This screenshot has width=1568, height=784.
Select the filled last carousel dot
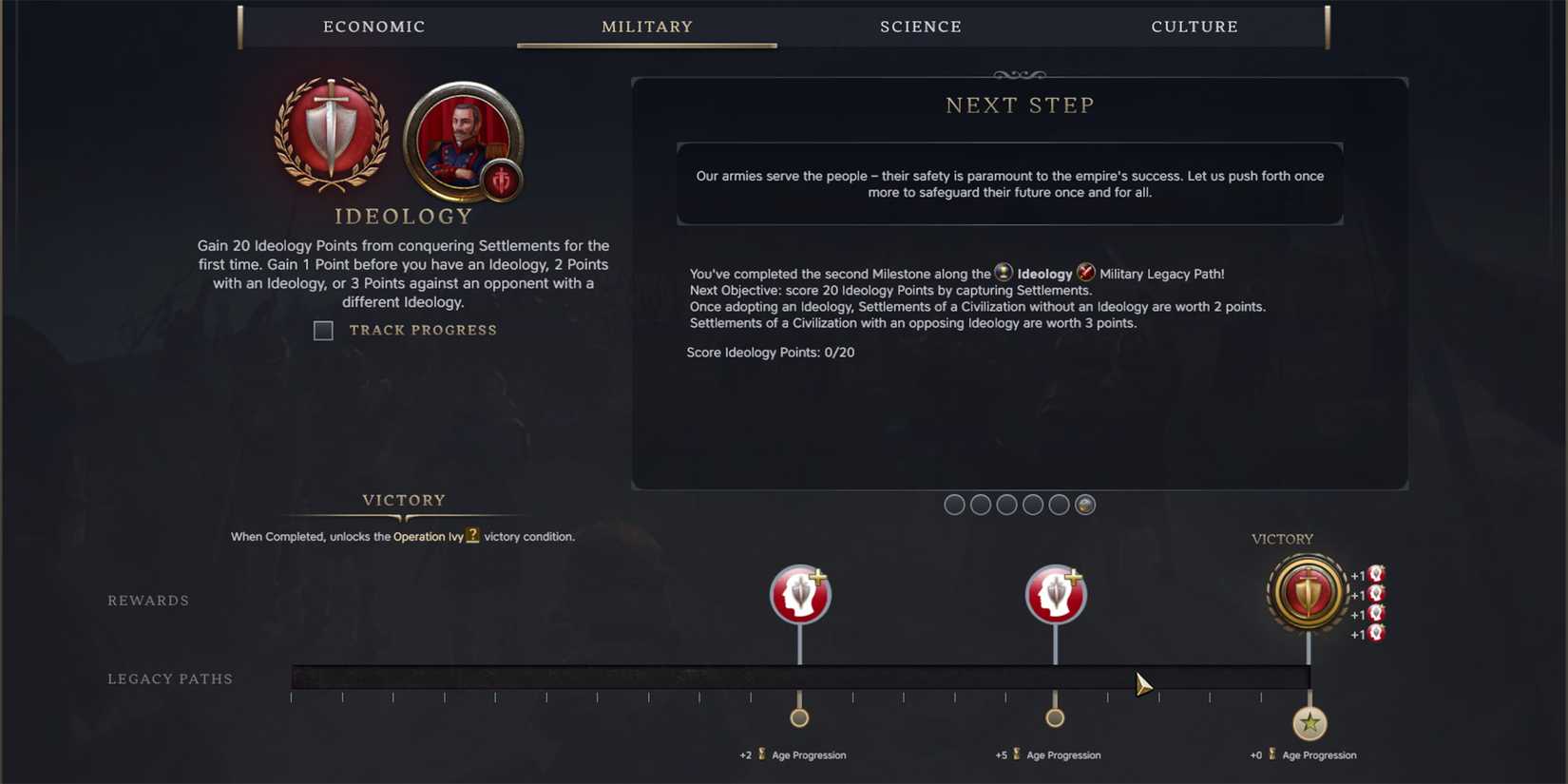point(1085,505)
